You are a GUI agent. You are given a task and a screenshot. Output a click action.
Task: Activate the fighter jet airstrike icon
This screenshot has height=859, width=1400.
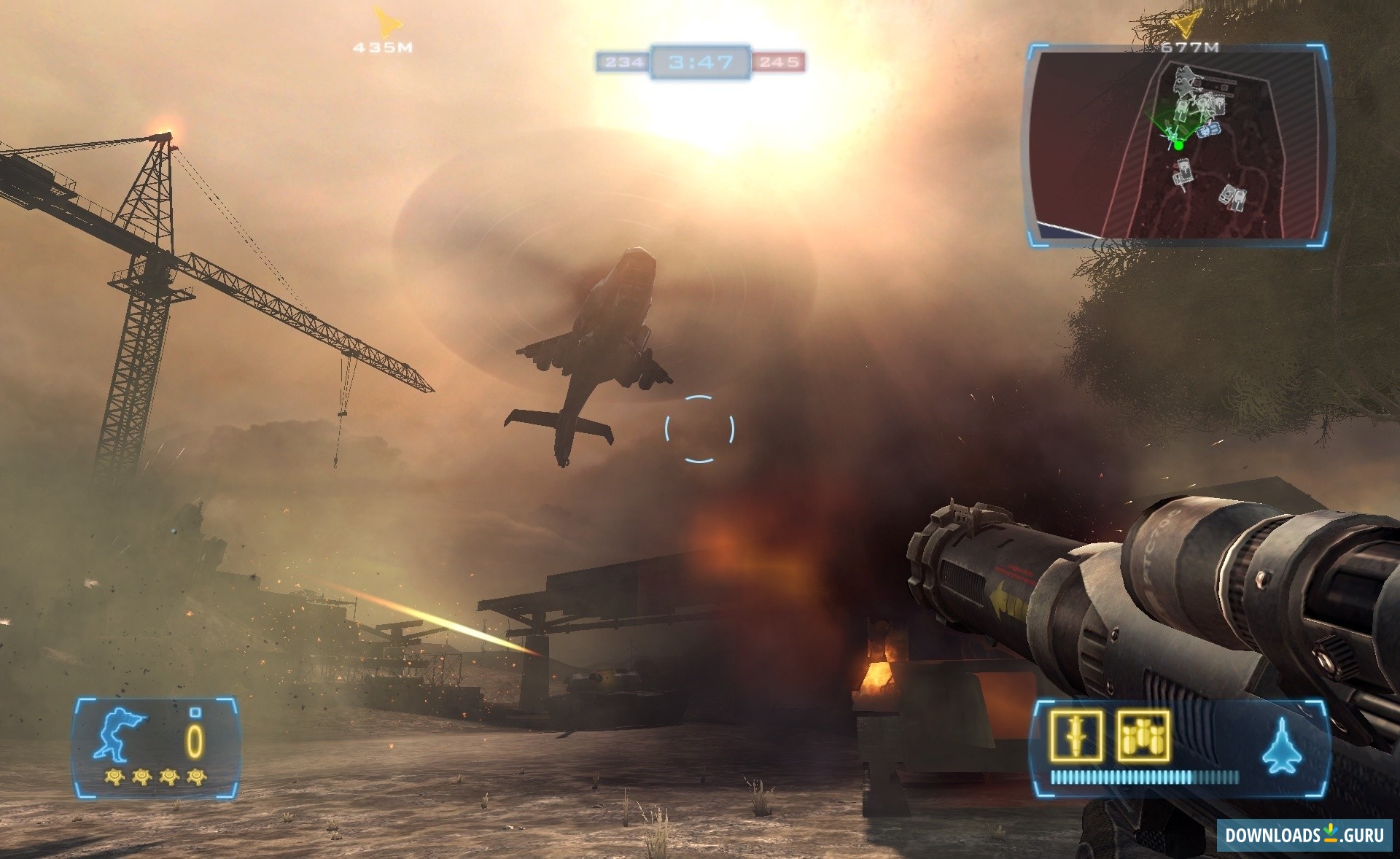pyautogui.click(x=1281, y=746)
